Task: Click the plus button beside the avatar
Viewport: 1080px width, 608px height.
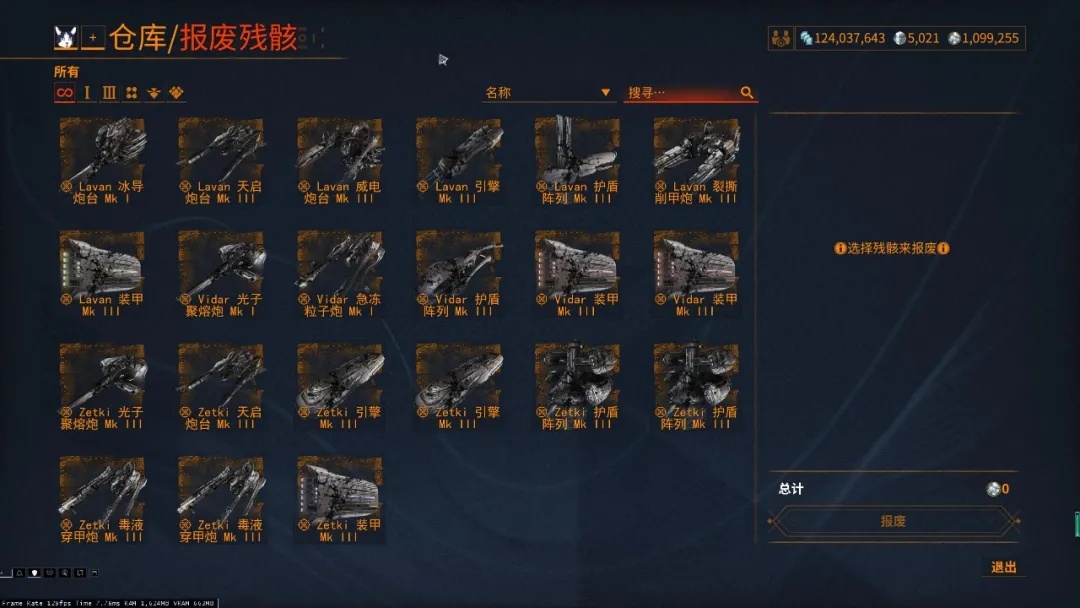Action: tap(93, 38)
